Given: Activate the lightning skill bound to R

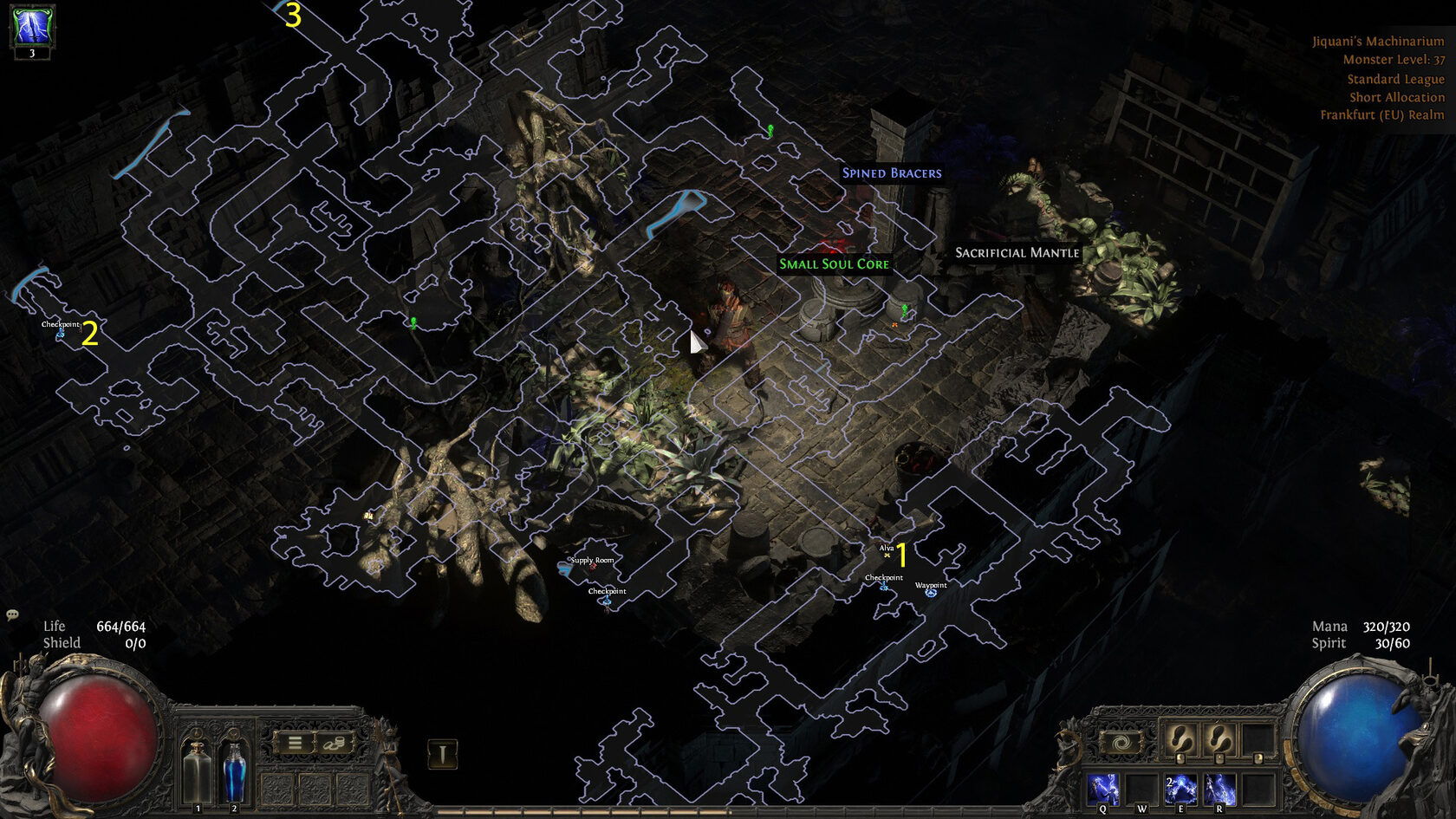Looking at the screenshot, I should pyautogui.click(x=1219, y=790).
